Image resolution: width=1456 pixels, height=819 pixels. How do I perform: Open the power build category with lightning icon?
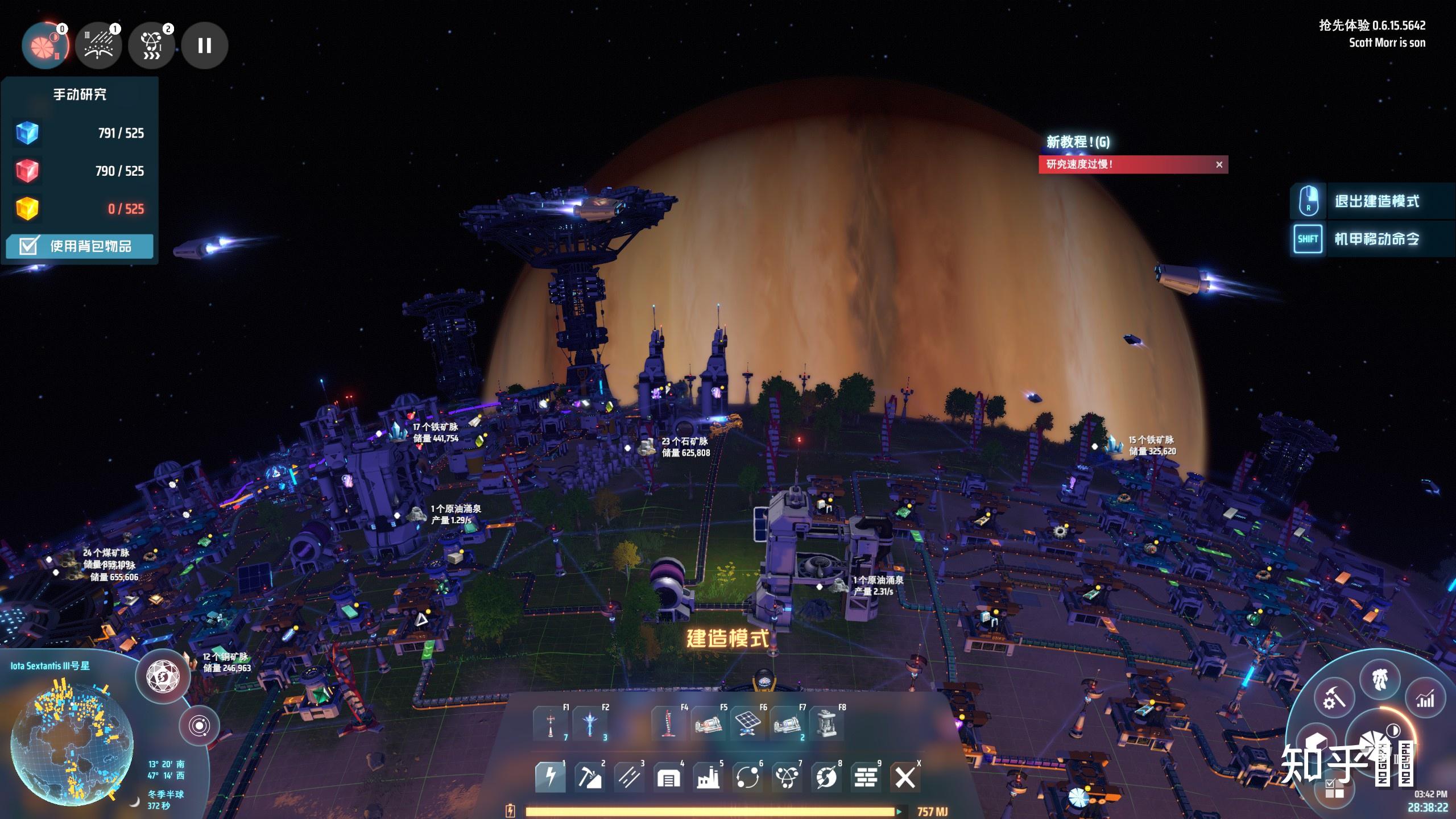click(550, 777)
